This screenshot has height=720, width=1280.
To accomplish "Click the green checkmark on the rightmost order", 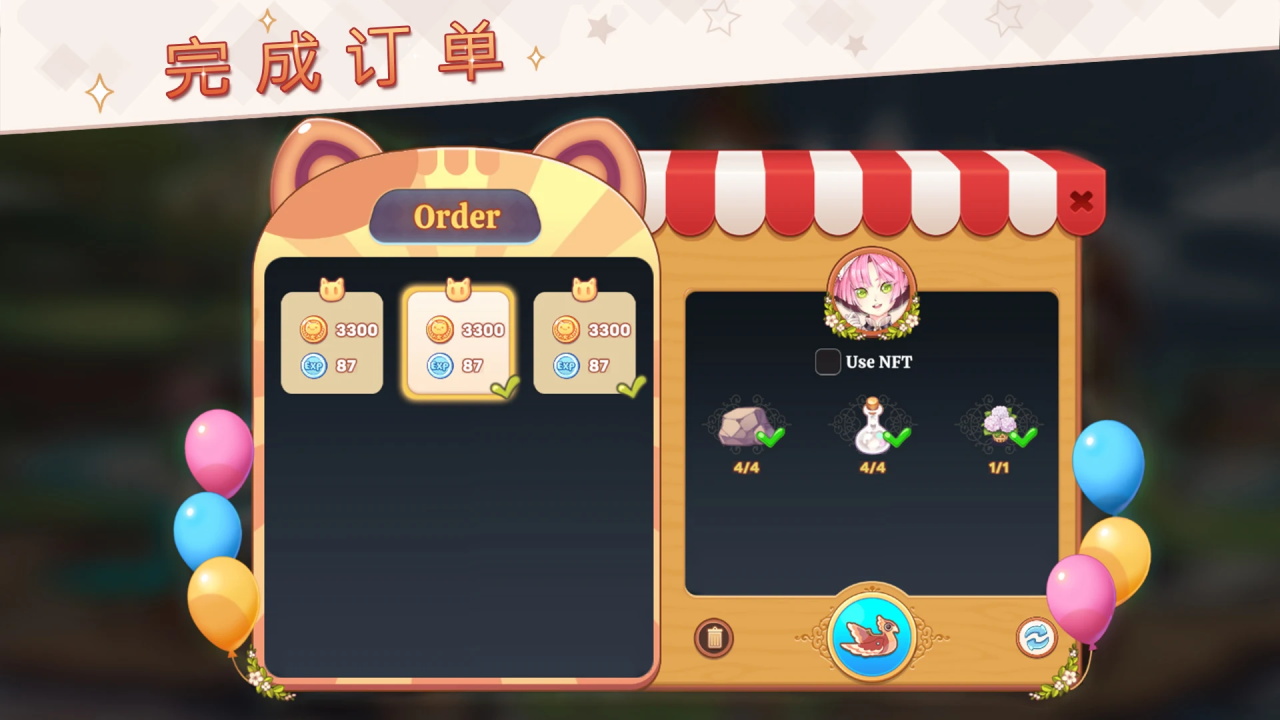I will tap(631, 385).
